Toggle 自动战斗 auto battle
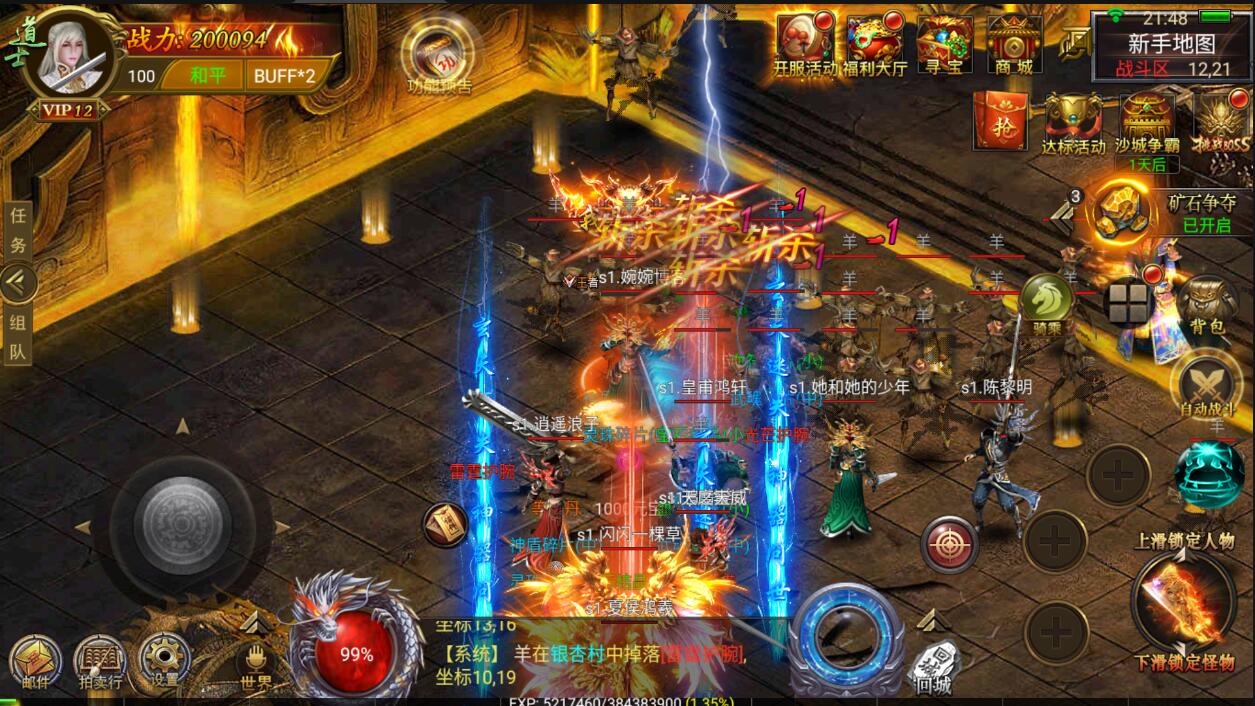The image size is (1255, 706). click(1207, 385)
